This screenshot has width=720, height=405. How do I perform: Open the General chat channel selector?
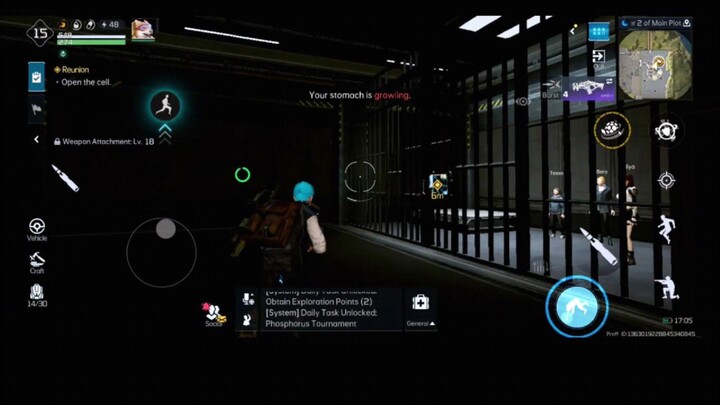coord(420,310)
